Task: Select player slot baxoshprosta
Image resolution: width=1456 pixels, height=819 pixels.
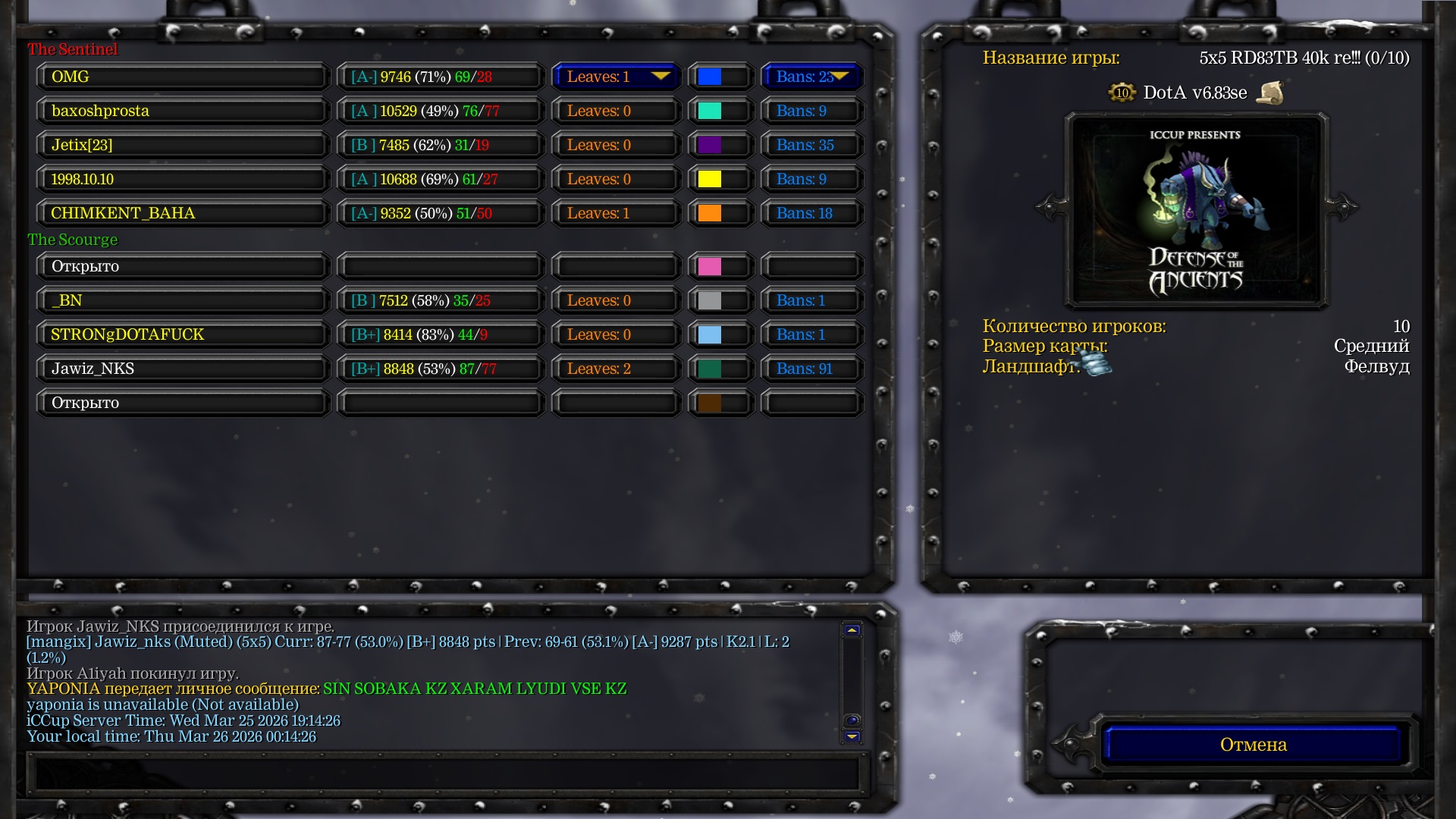Action: tap(182, 111)
